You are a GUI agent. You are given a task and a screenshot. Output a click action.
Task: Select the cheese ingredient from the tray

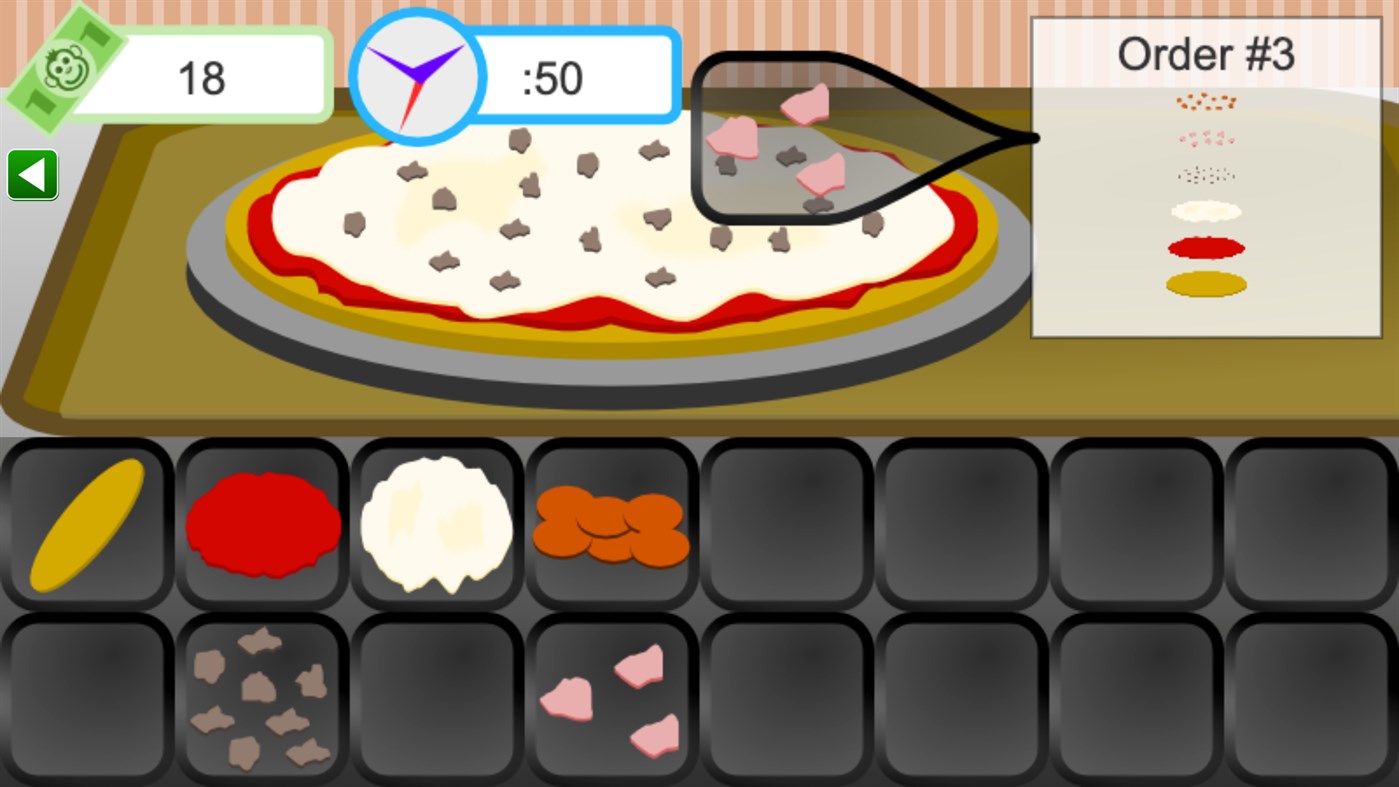click(x=436, y=522)
